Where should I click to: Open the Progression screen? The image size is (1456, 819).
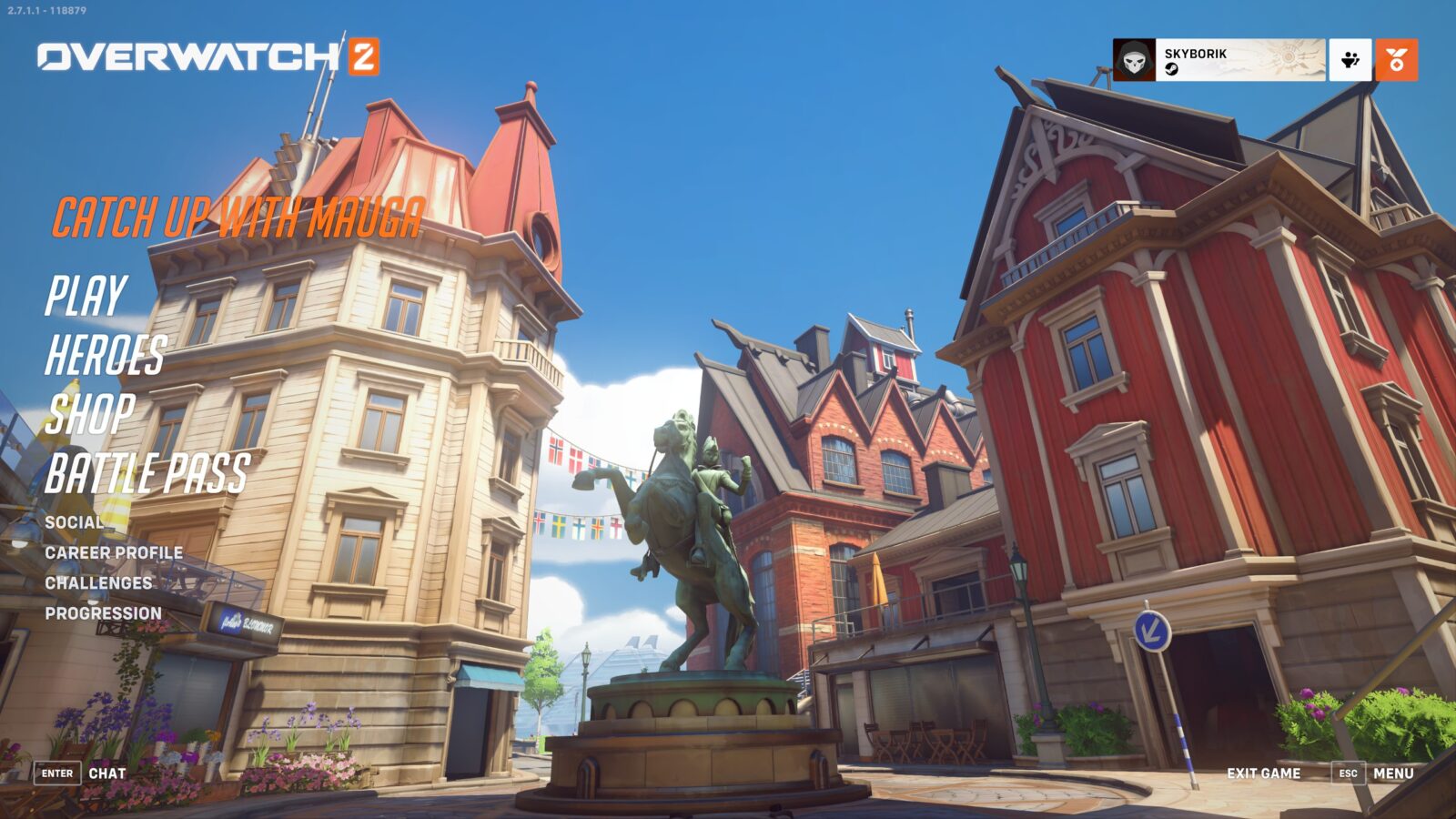click(105, 613)
